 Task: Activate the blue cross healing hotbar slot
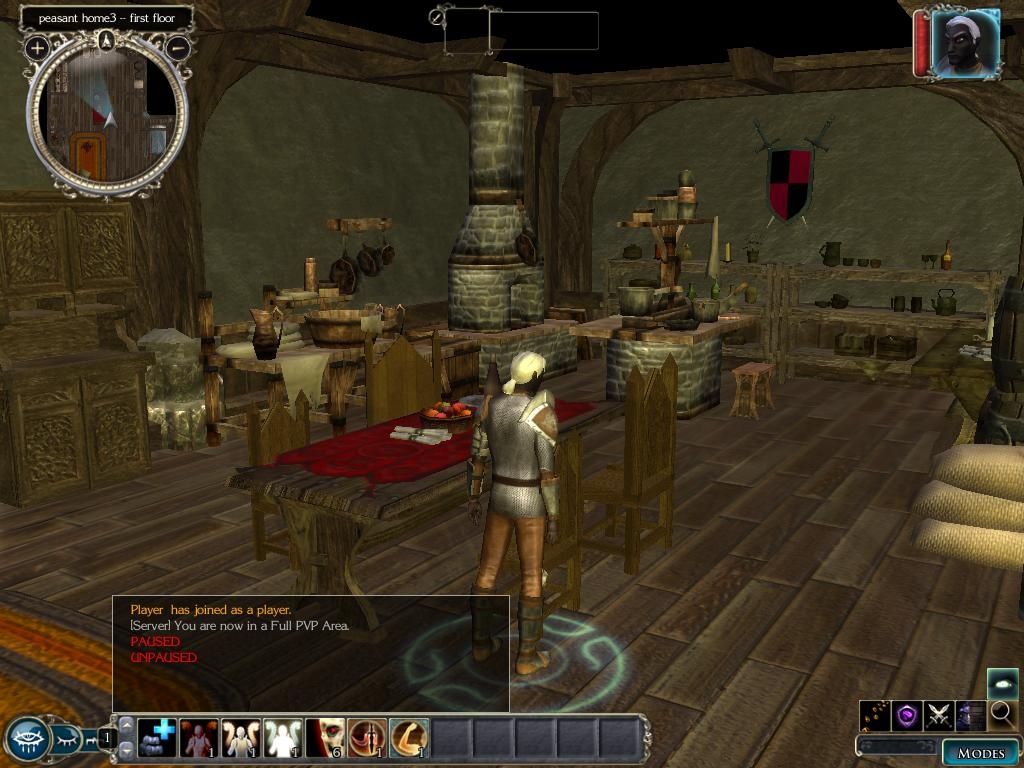156,738
